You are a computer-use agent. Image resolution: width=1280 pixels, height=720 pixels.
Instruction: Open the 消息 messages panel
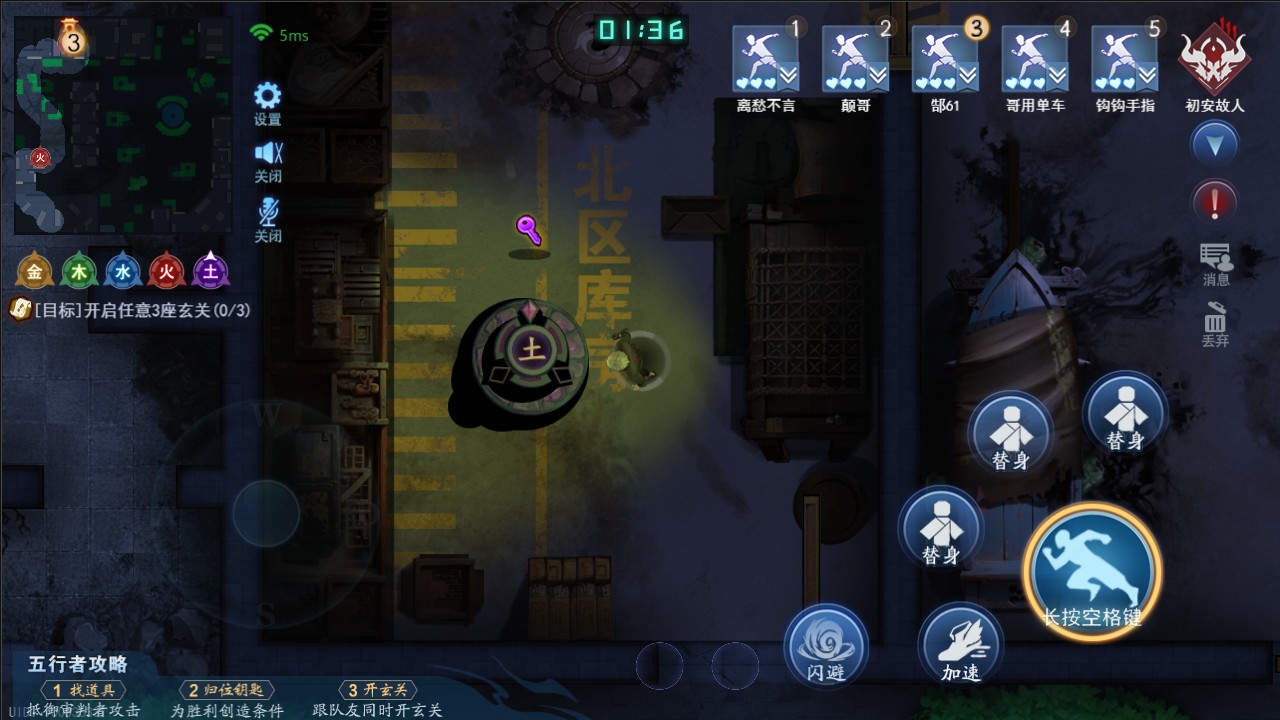tap(1216, 262)
